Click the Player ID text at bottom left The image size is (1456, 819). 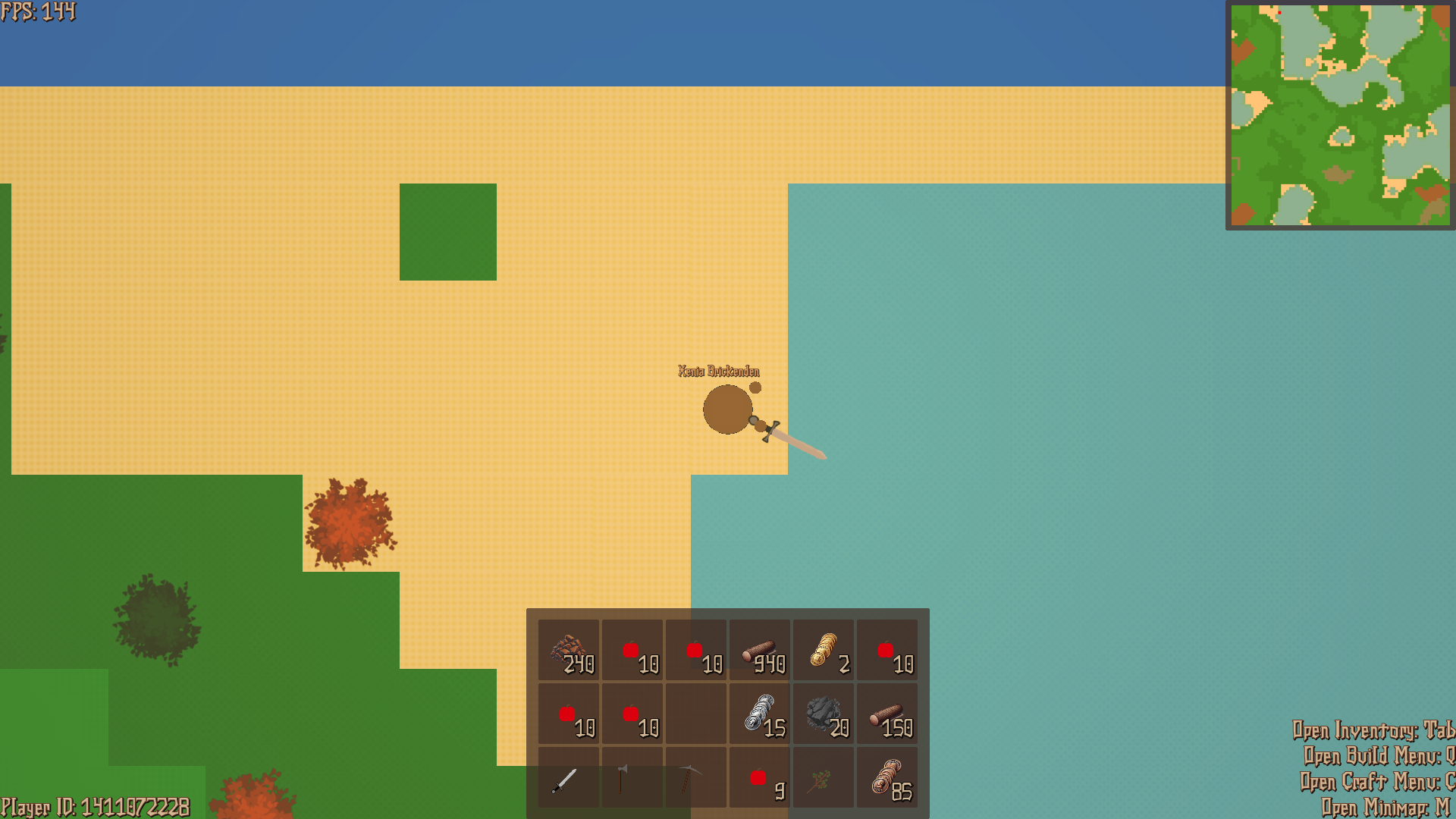95,806
